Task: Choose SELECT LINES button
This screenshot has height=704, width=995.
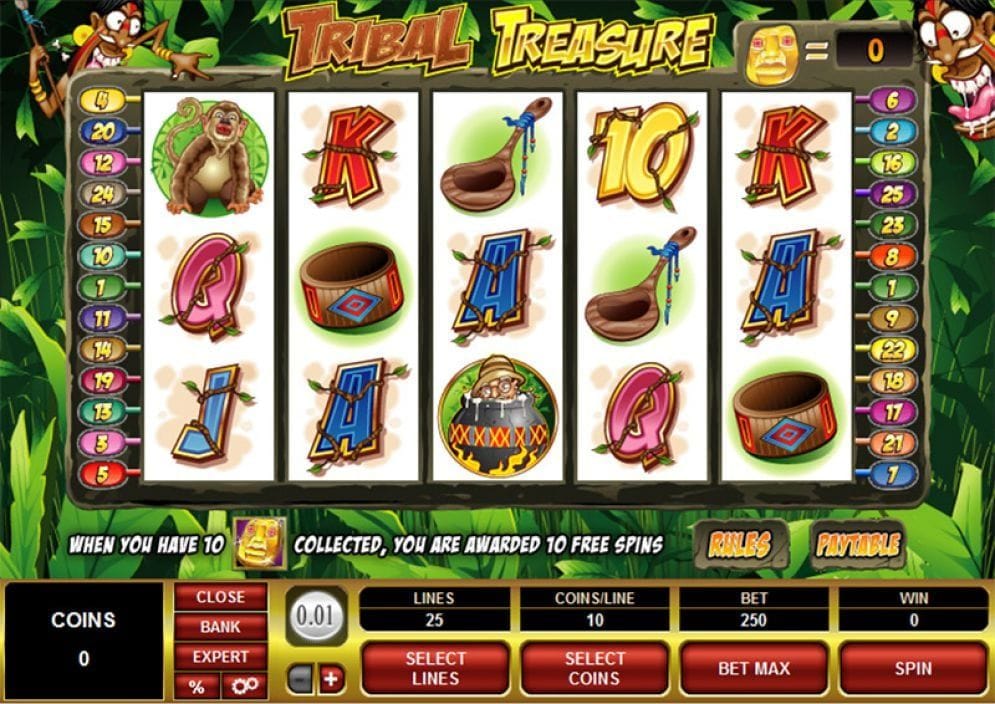Action: pos(435,668)
